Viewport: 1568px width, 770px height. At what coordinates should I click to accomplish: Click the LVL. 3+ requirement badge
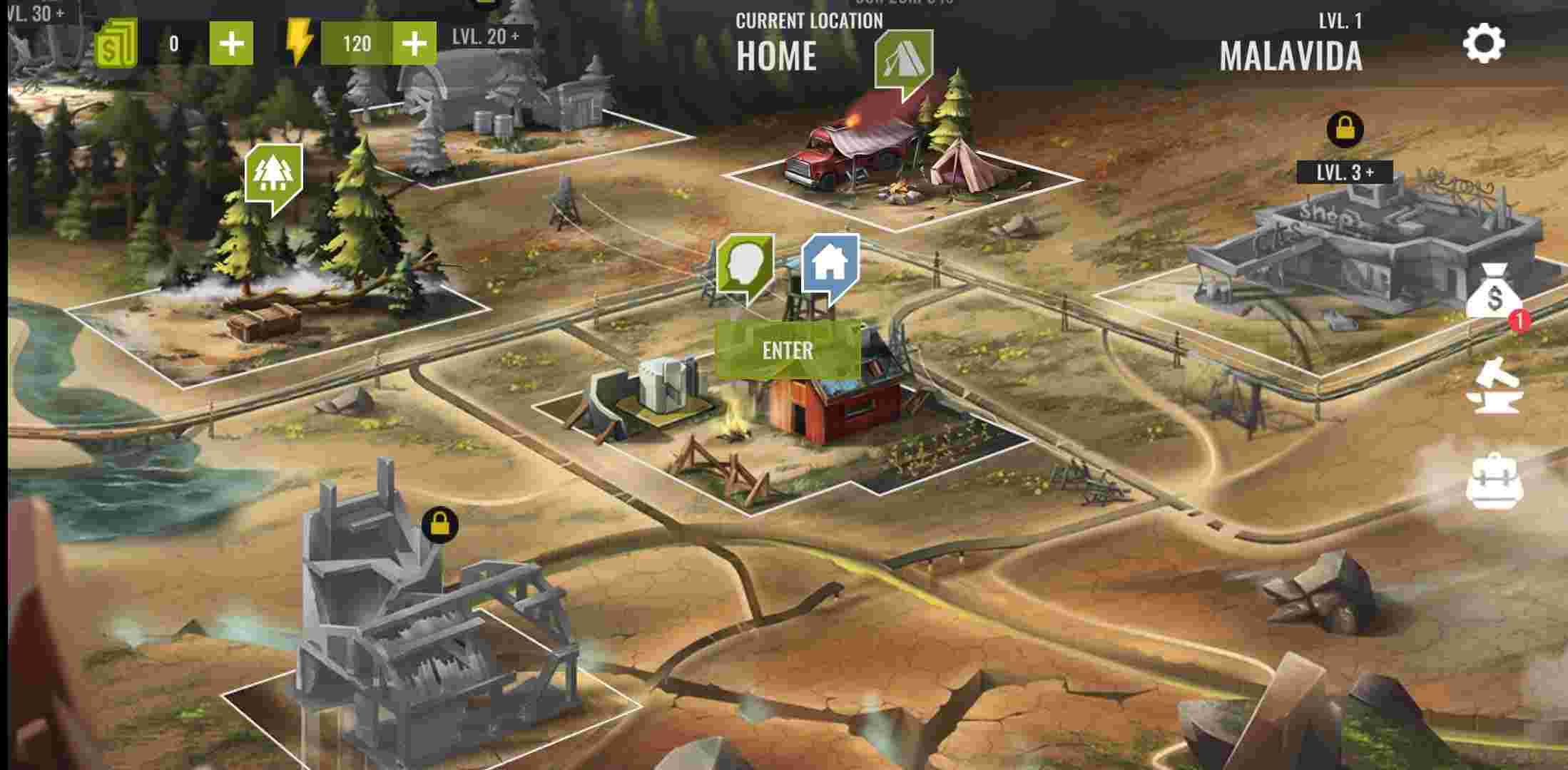click(x=1344, y=171)
